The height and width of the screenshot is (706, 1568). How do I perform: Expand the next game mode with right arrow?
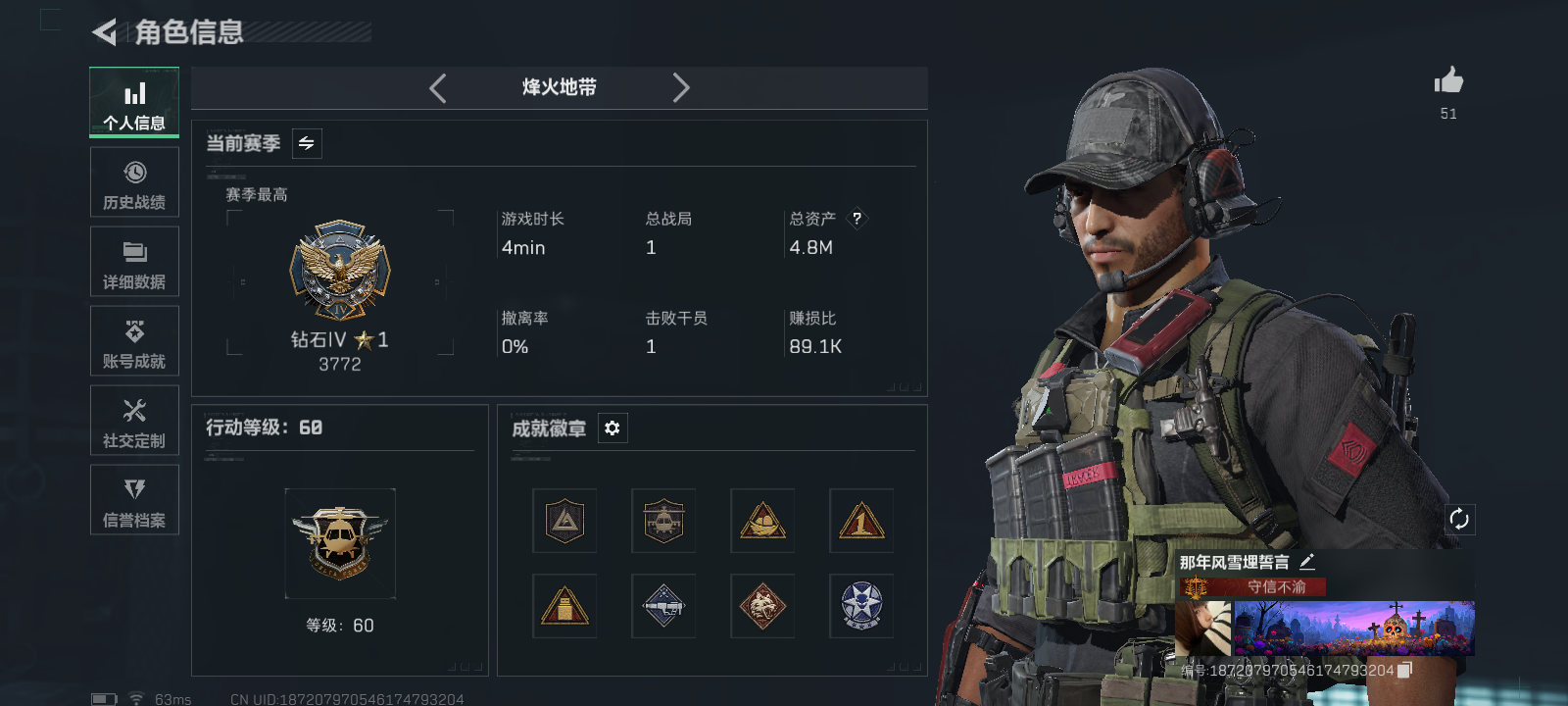coord(681,87)
